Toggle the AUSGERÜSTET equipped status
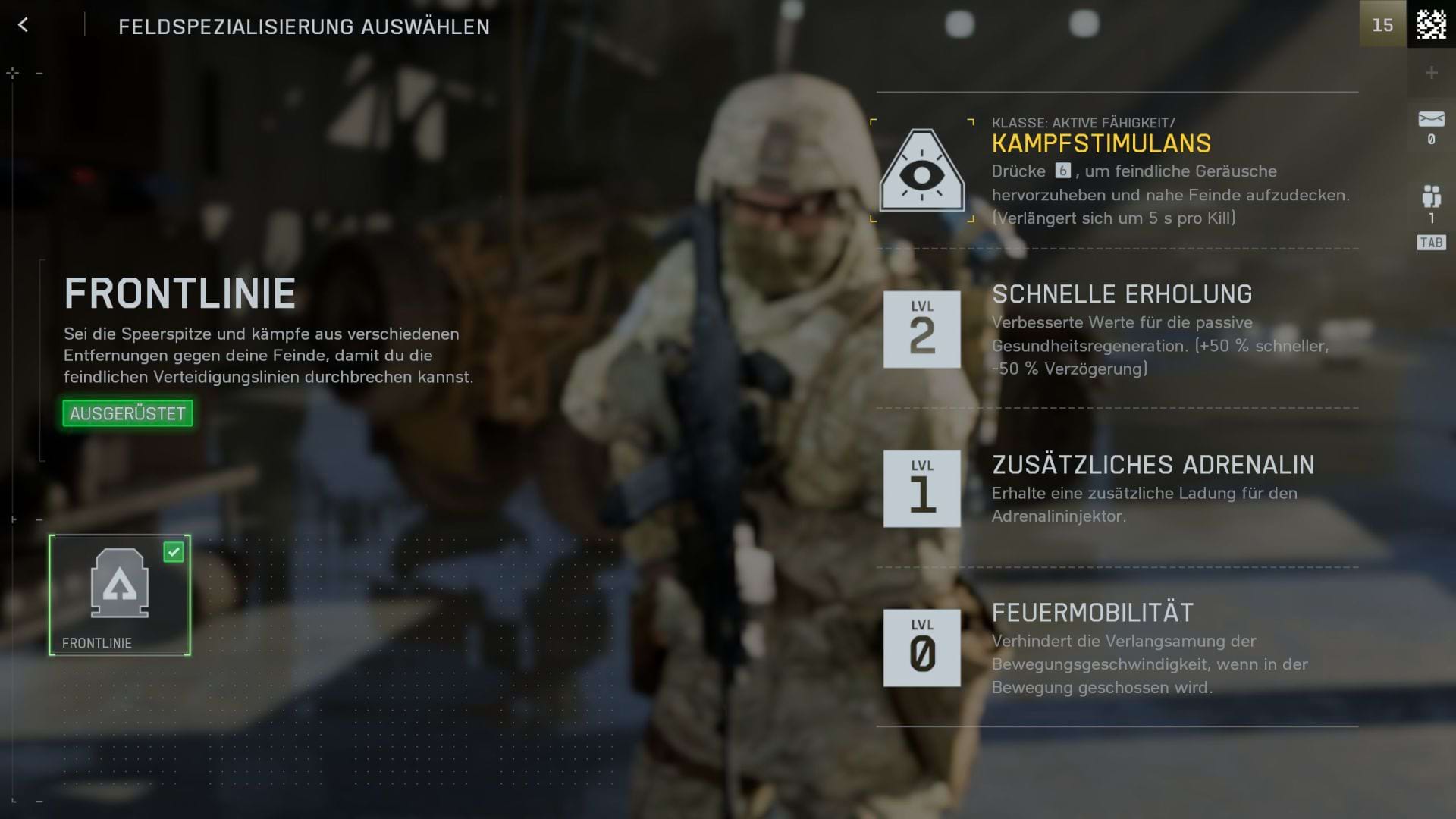This screenshot has width=1456, height=819. pyautogui.click(x=127, y=414)
